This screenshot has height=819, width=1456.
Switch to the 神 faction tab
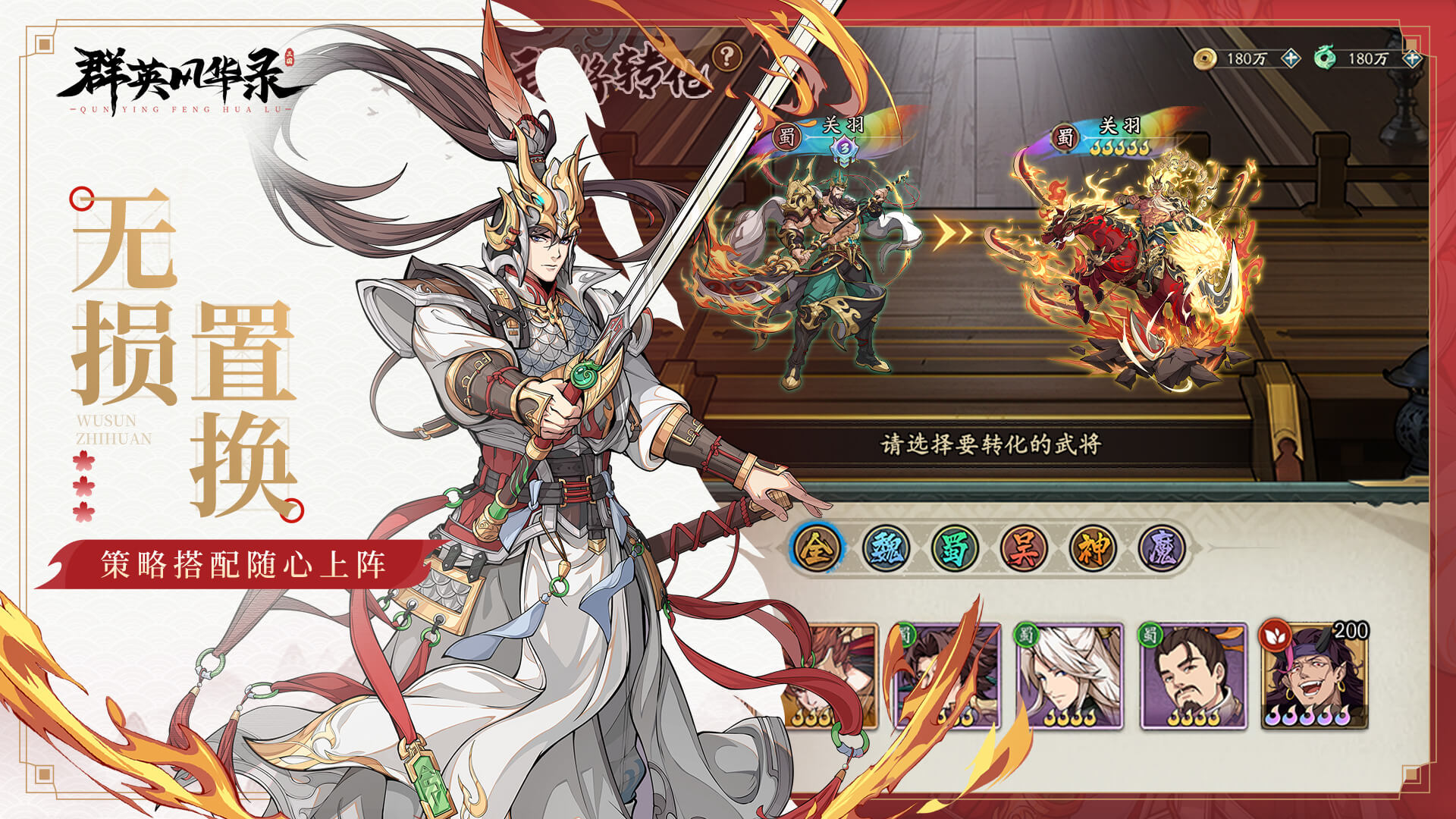pos(1092,548)
